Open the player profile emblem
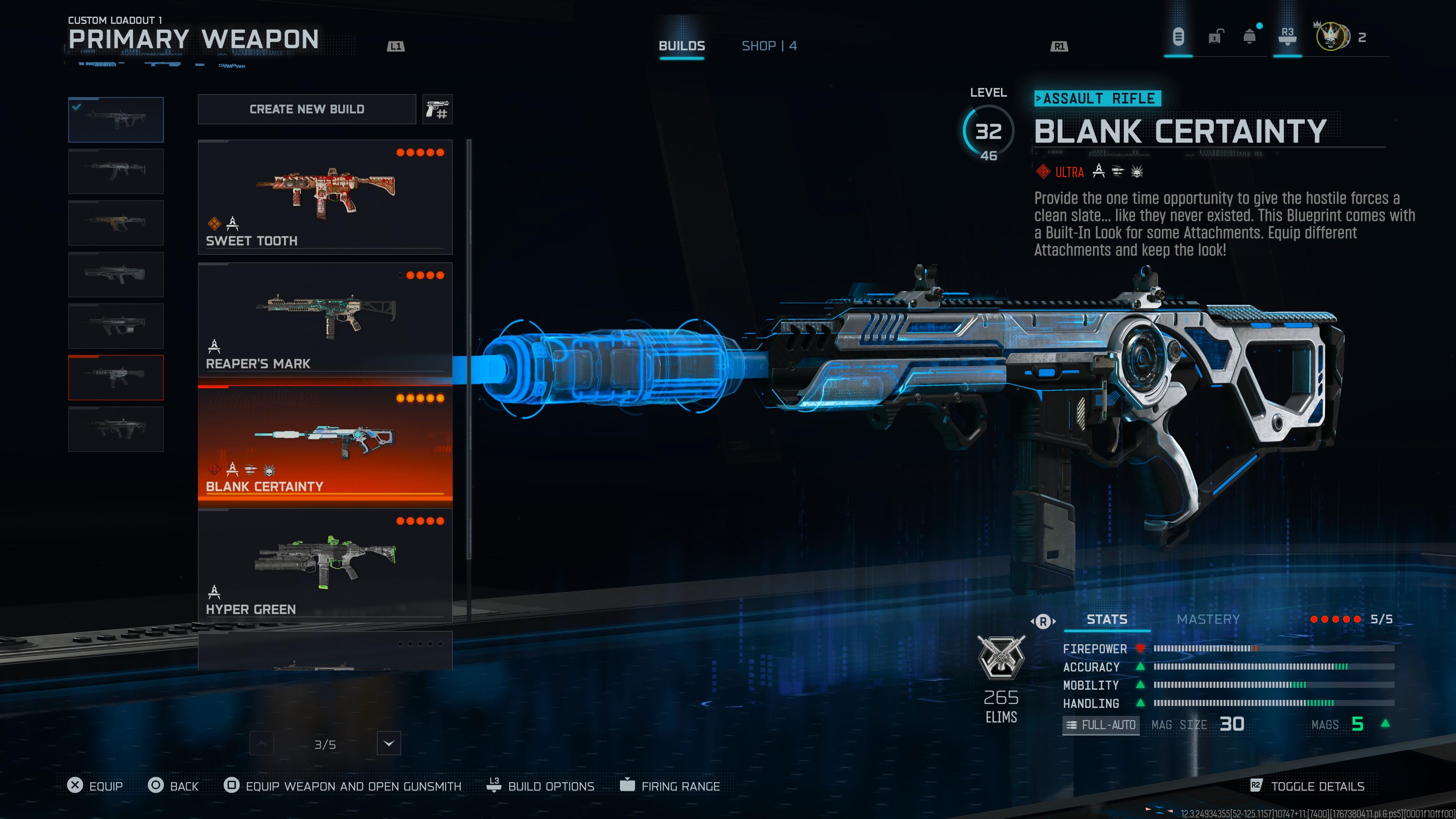Image resolution: width=1456 pixels, height=819 pixels. [1331, 37]
